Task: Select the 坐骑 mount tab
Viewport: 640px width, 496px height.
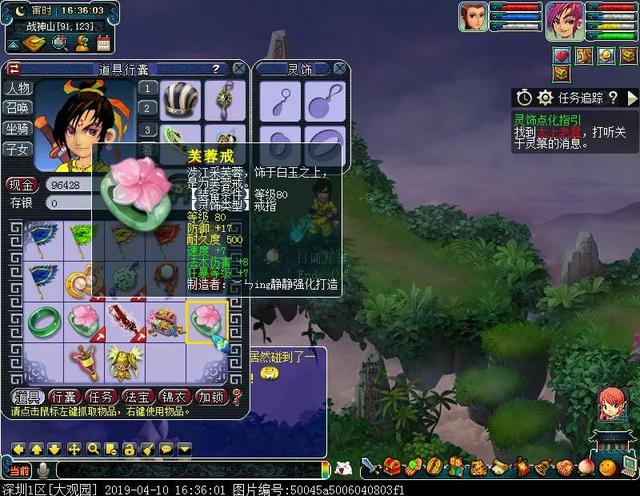Action: (19, 129)
